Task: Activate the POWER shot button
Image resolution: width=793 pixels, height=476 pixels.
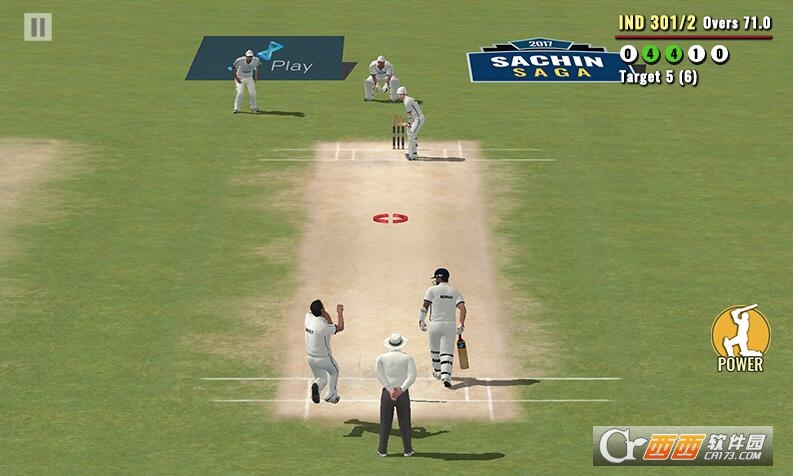Action: coord(740,337)
